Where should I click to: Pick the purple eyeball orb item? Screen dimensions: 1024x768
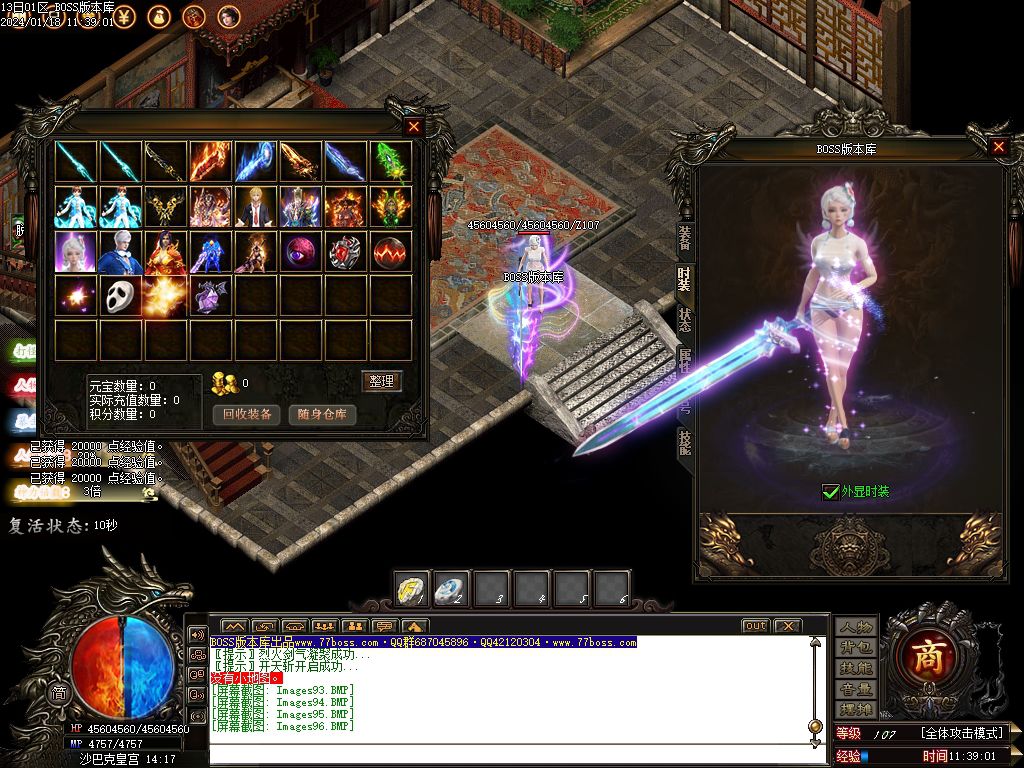pyautogui.click(x=301, y=251)
